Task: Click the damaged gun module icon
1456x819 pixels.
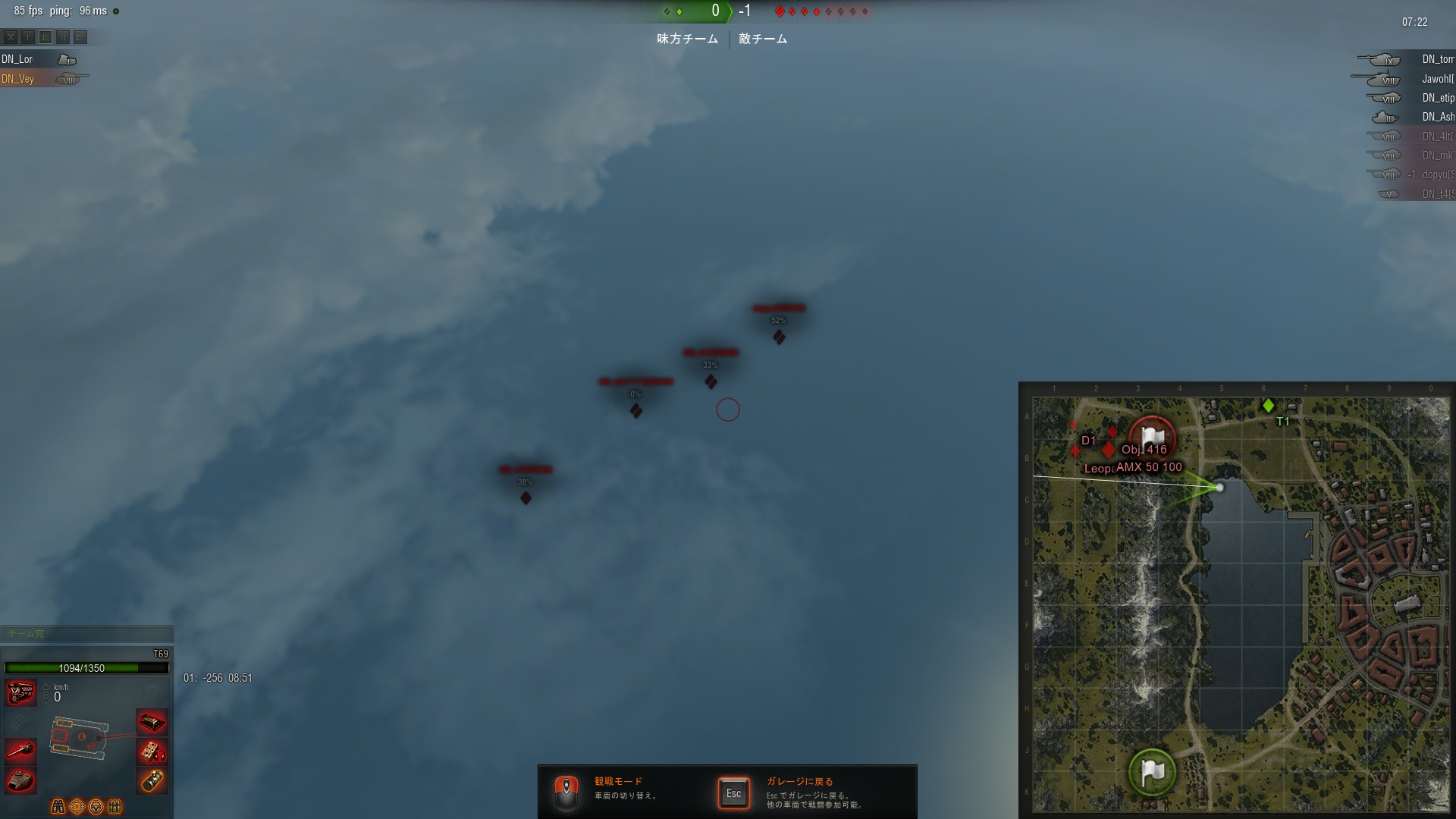Action: 20,751
